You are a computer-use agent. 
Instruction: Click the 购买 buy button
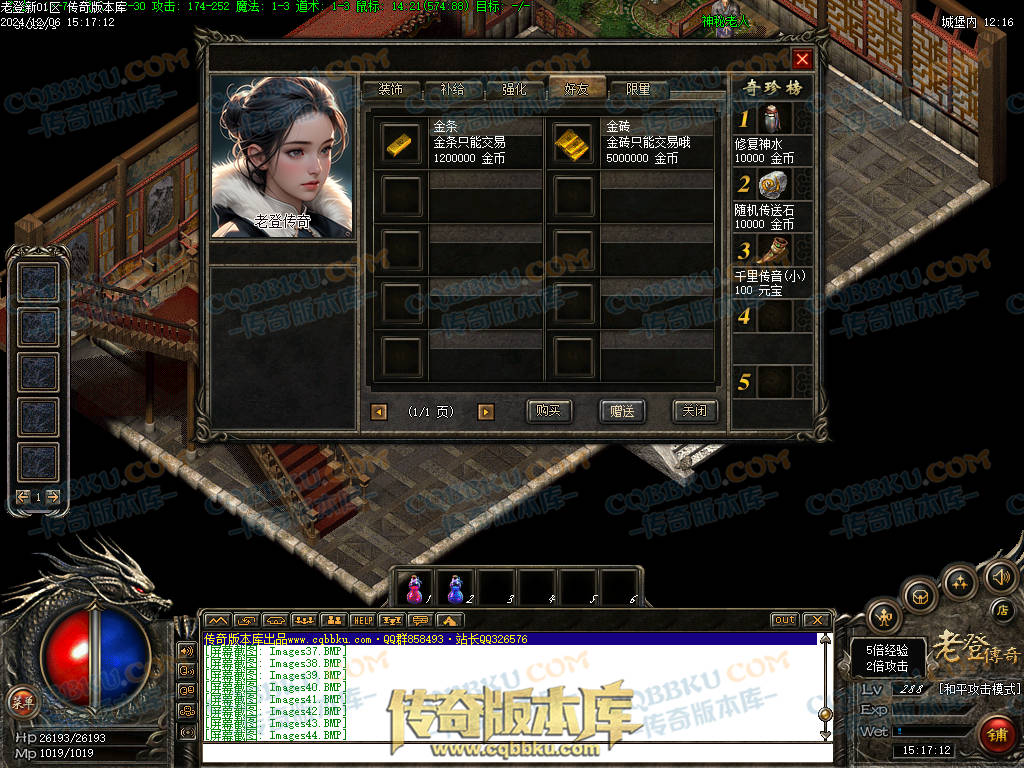coord(548,411)
